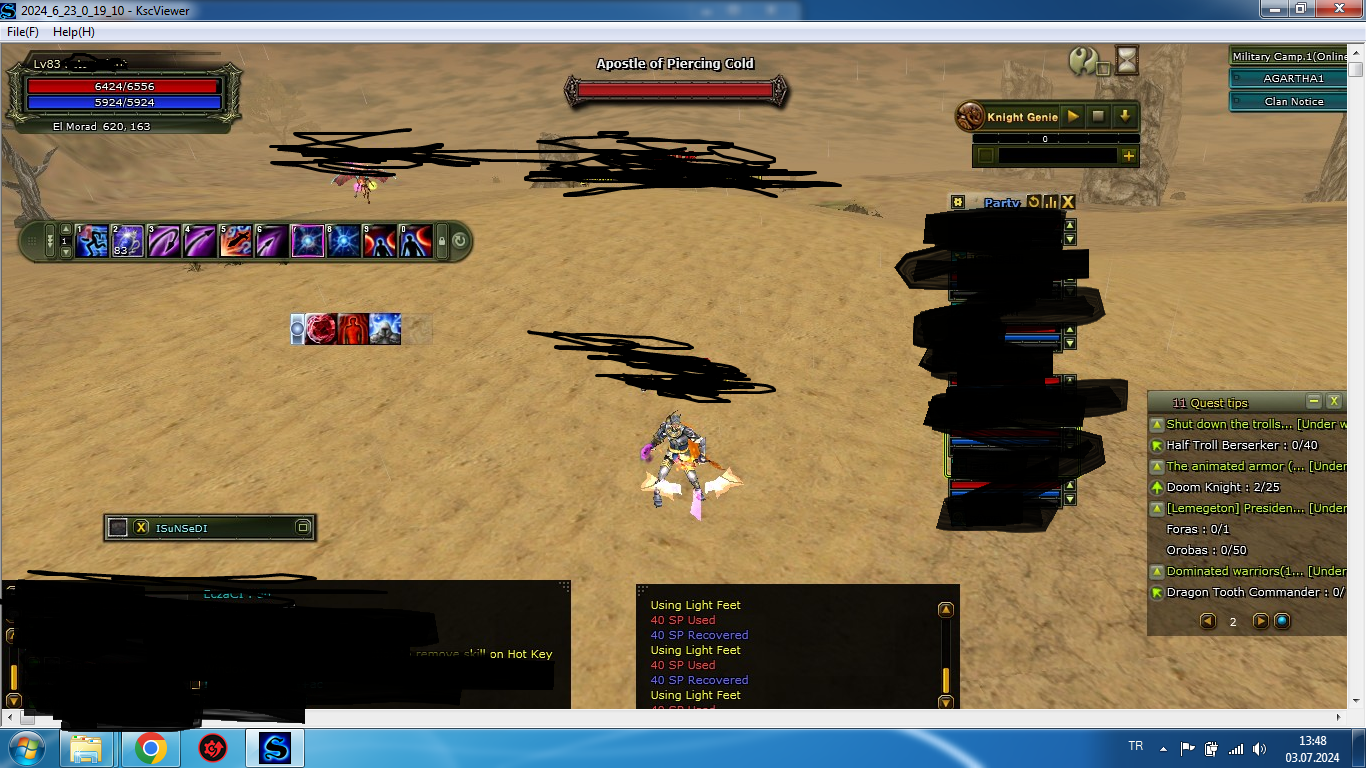Viewport: 1366px width, 768px height.
Task: Lock the skill hotbar with the padlock
Action: (441, 241)
